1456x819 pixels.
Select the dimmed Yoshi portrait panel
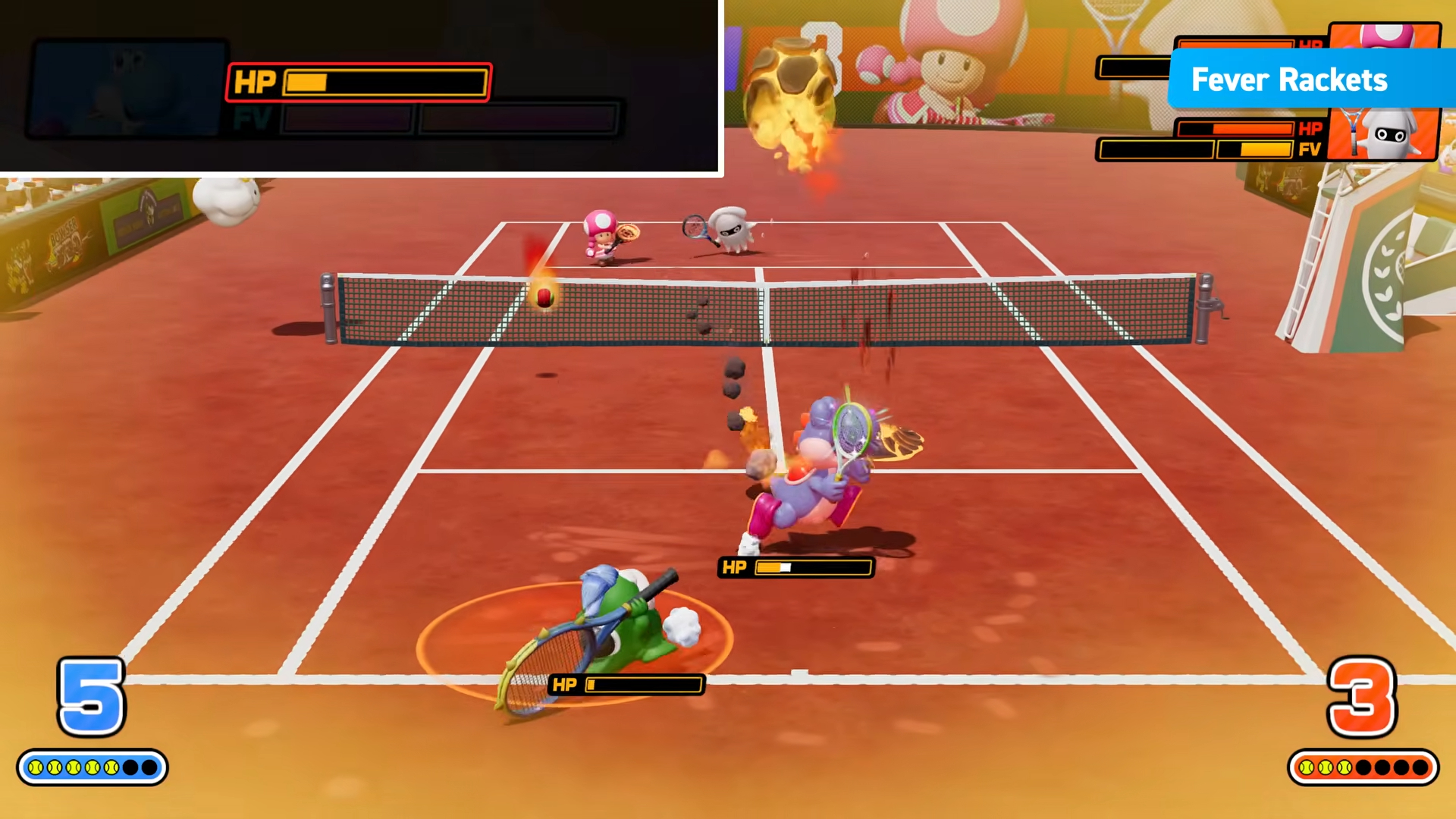coord(127,89)
